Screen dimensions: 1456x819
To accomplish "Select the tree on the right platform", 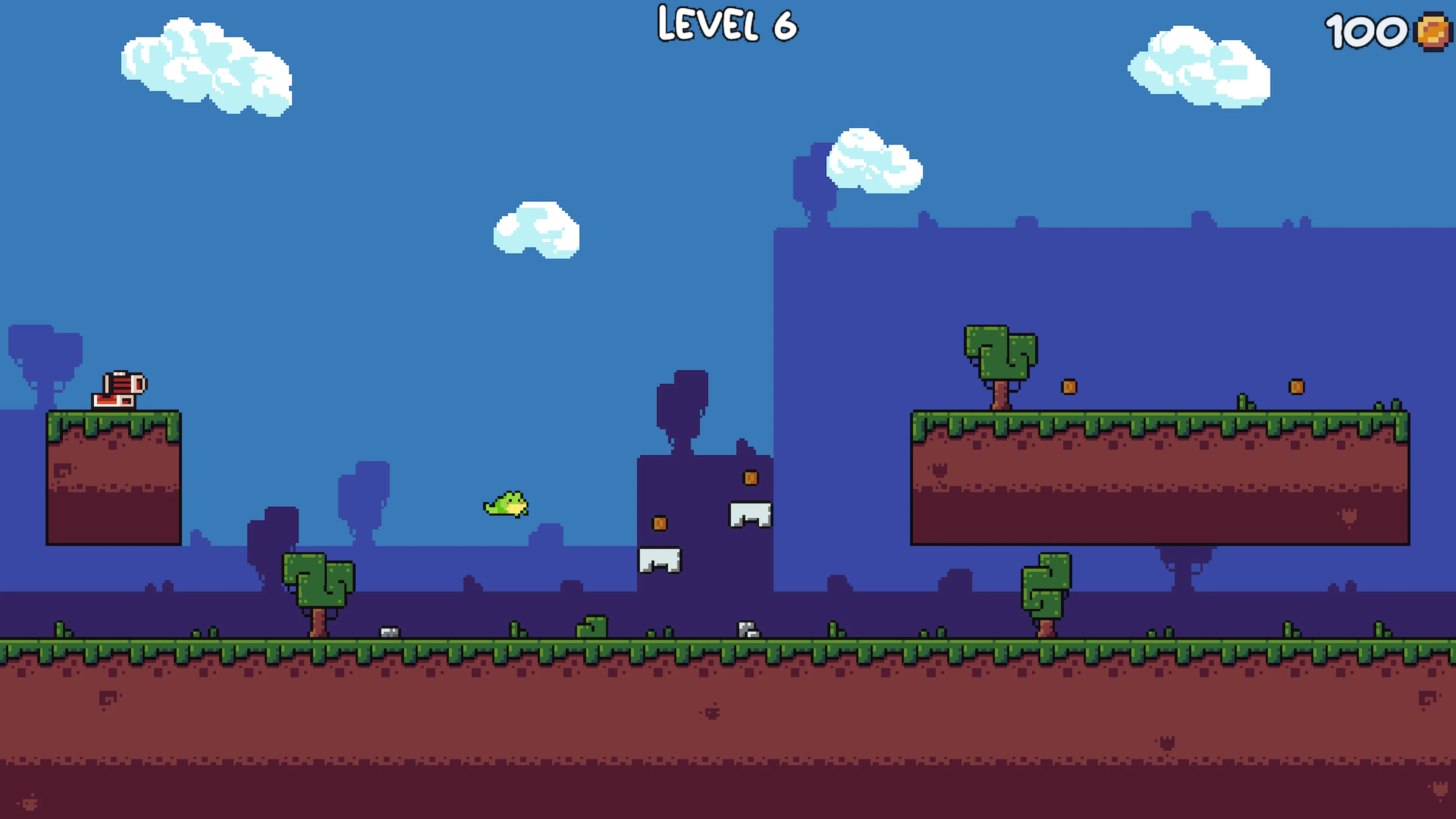I will [1001, 362].
